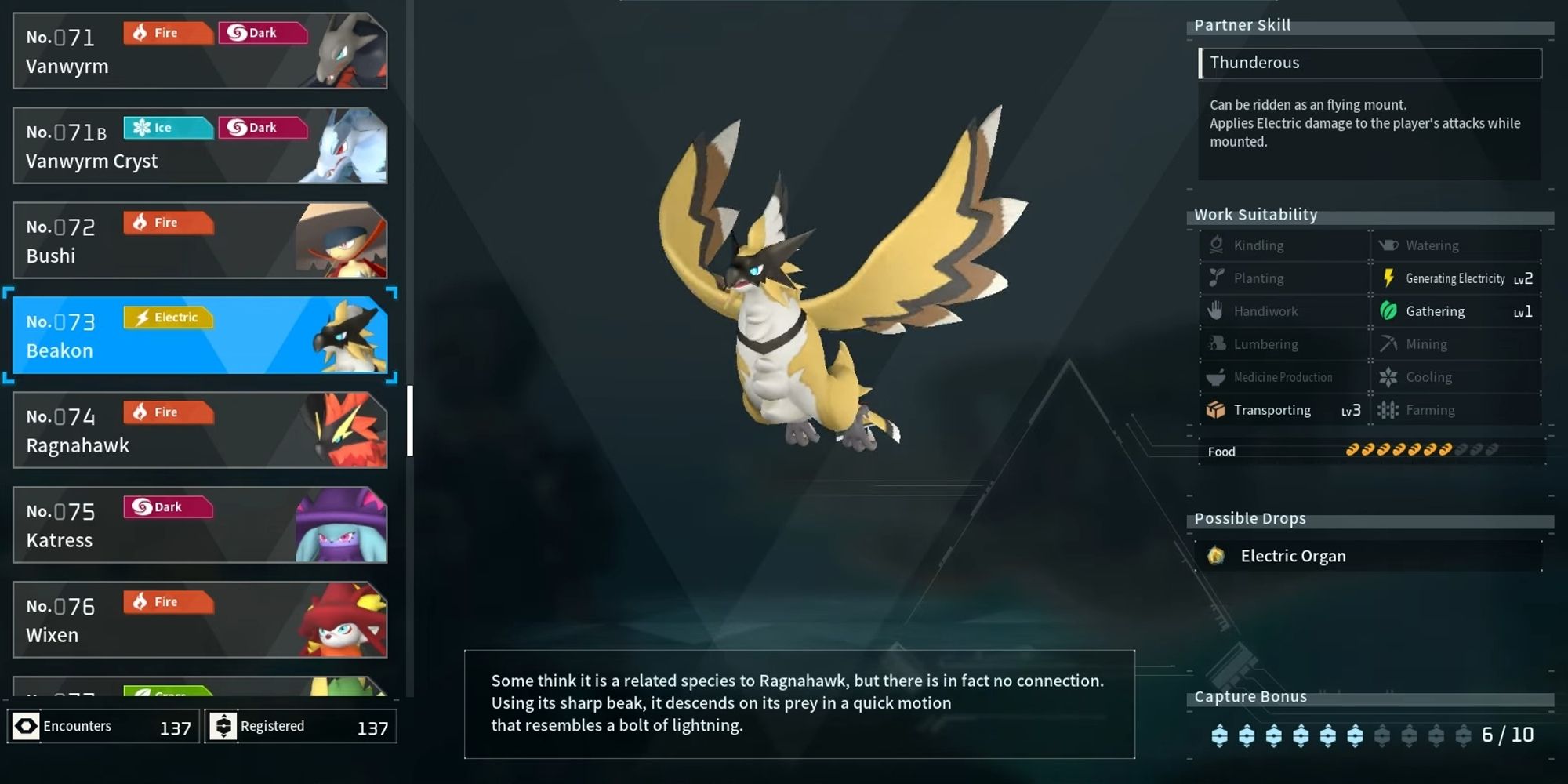Image resolution: width=1568 pixels, height=784 pixels.
Task: Click the Transporting icon with Lv3
Action: click(1216, 409)
